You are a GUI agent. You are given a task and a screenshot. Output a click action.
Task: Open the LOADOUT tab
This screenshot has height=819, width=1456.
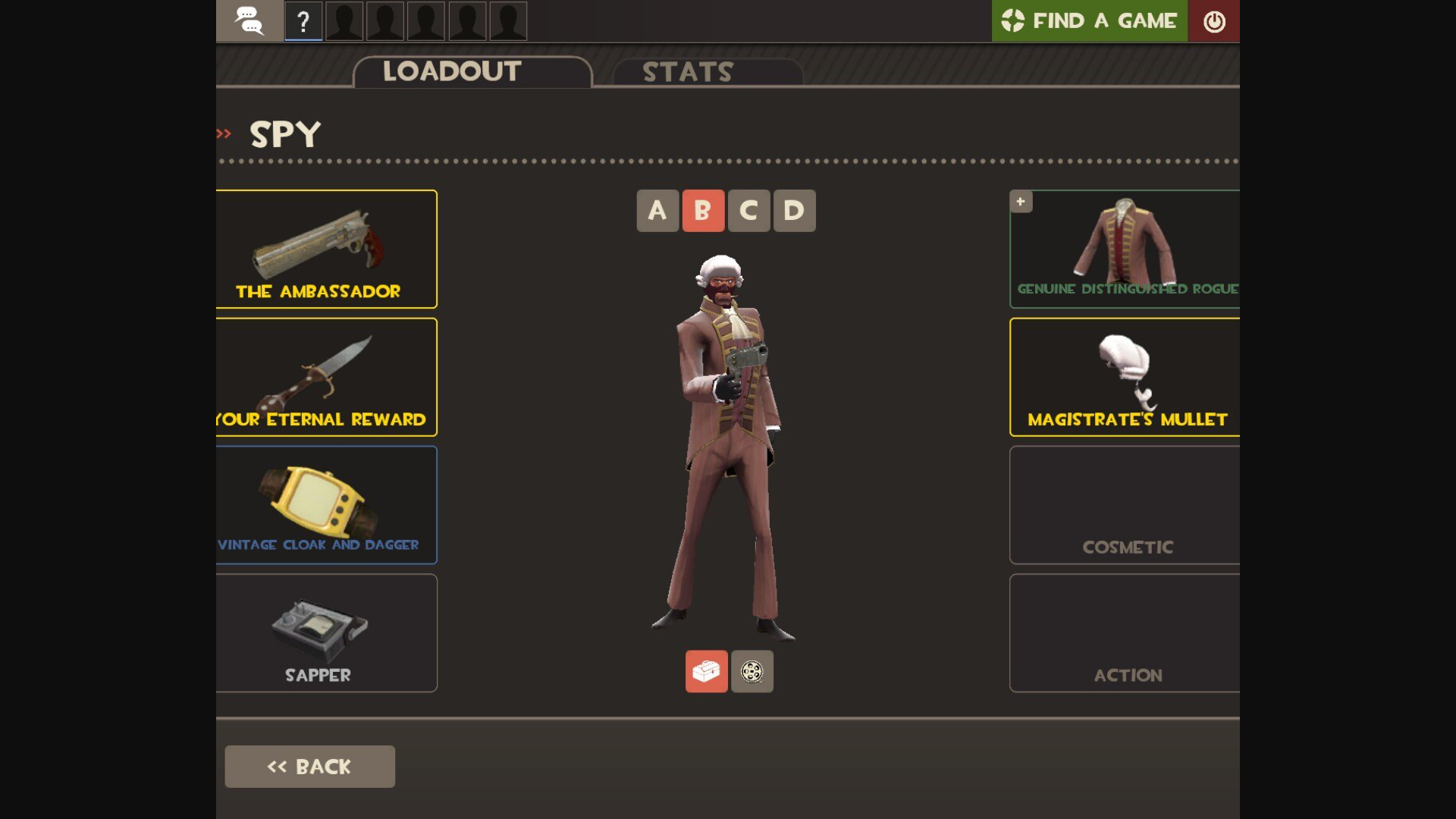click(450, 71)
